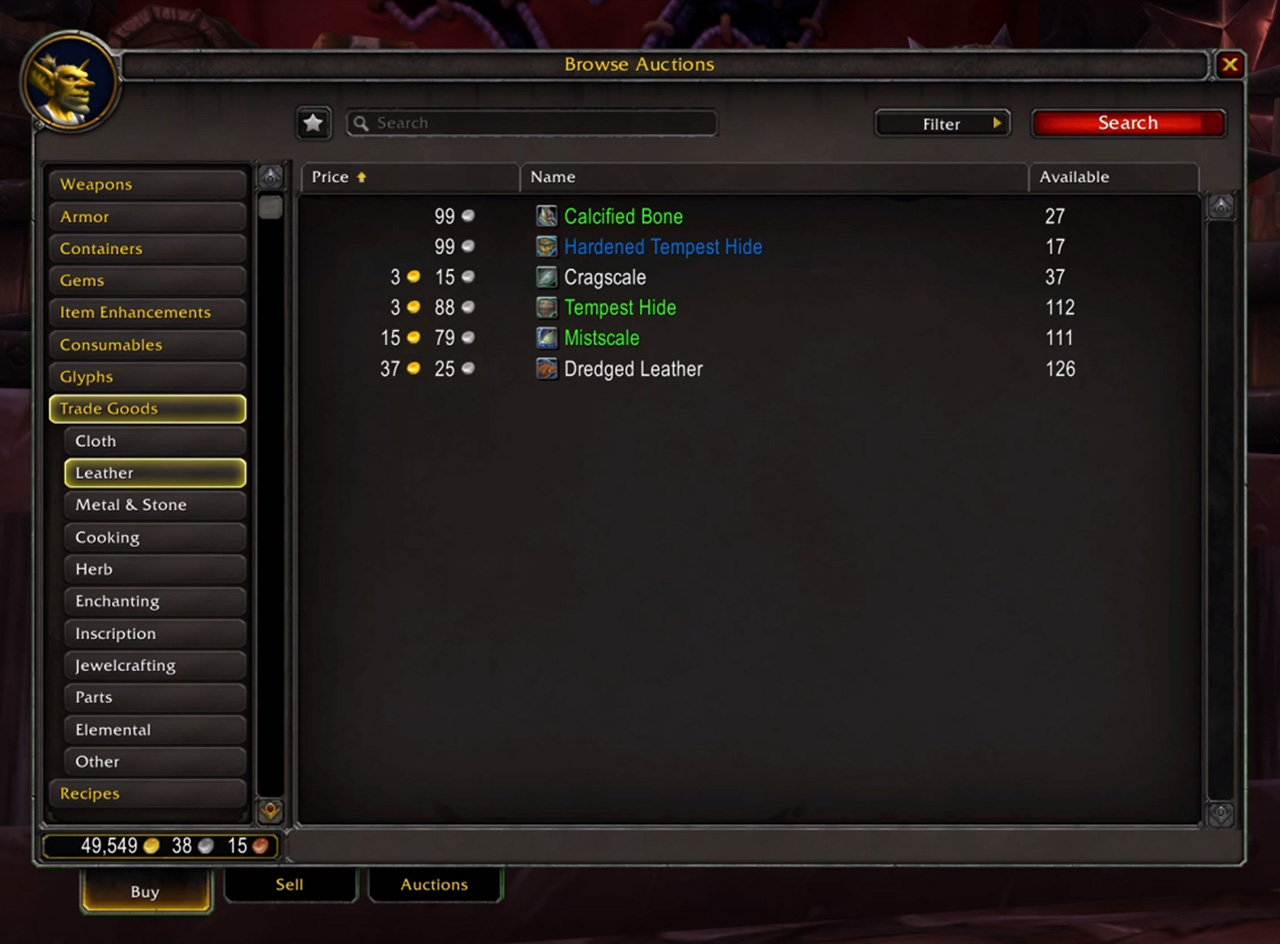Toggle the Price sort order
The height and width of the screenshot is (944, 1280).
click(330, 177)
